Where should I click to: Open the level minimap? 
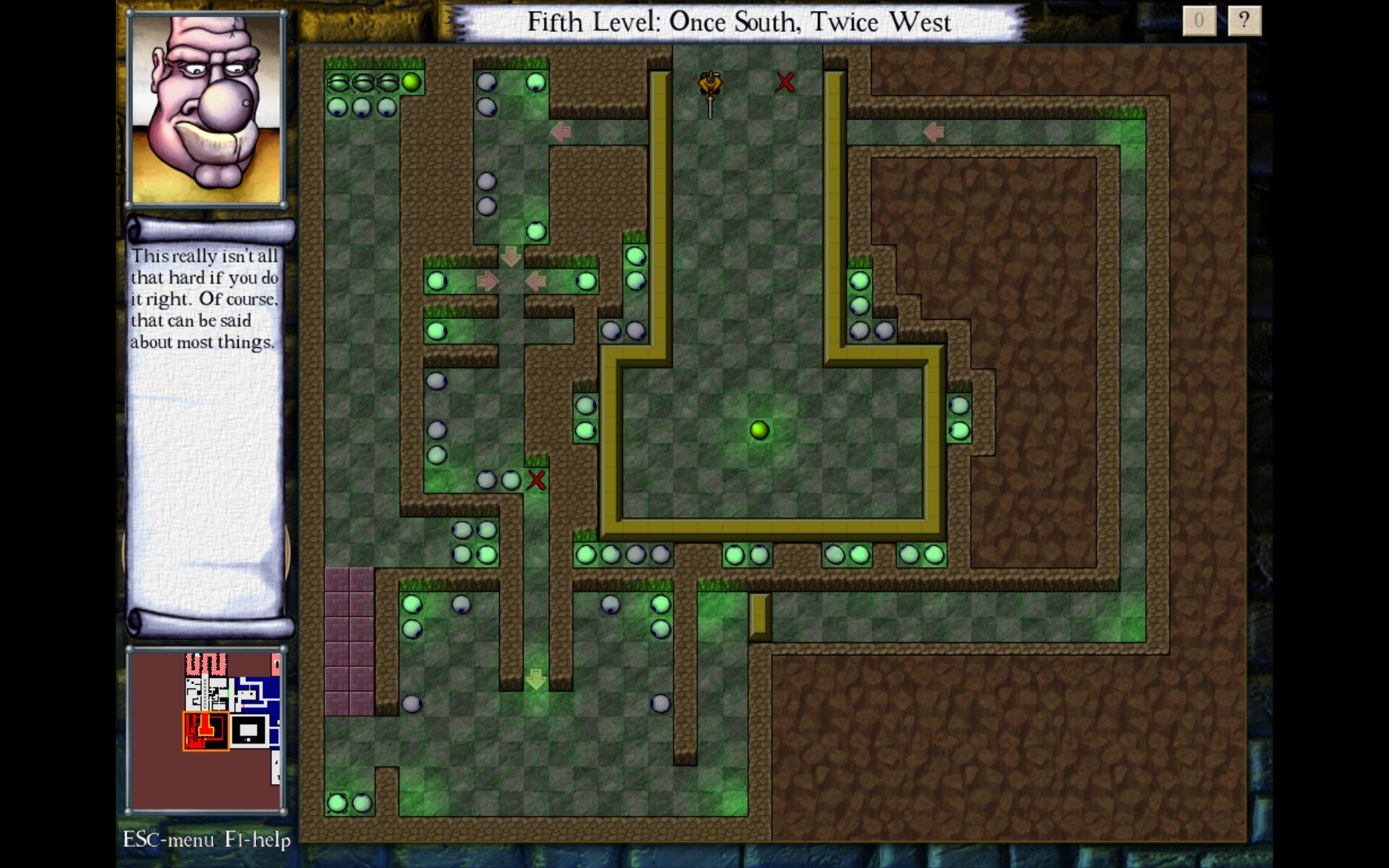coord(206,729)
